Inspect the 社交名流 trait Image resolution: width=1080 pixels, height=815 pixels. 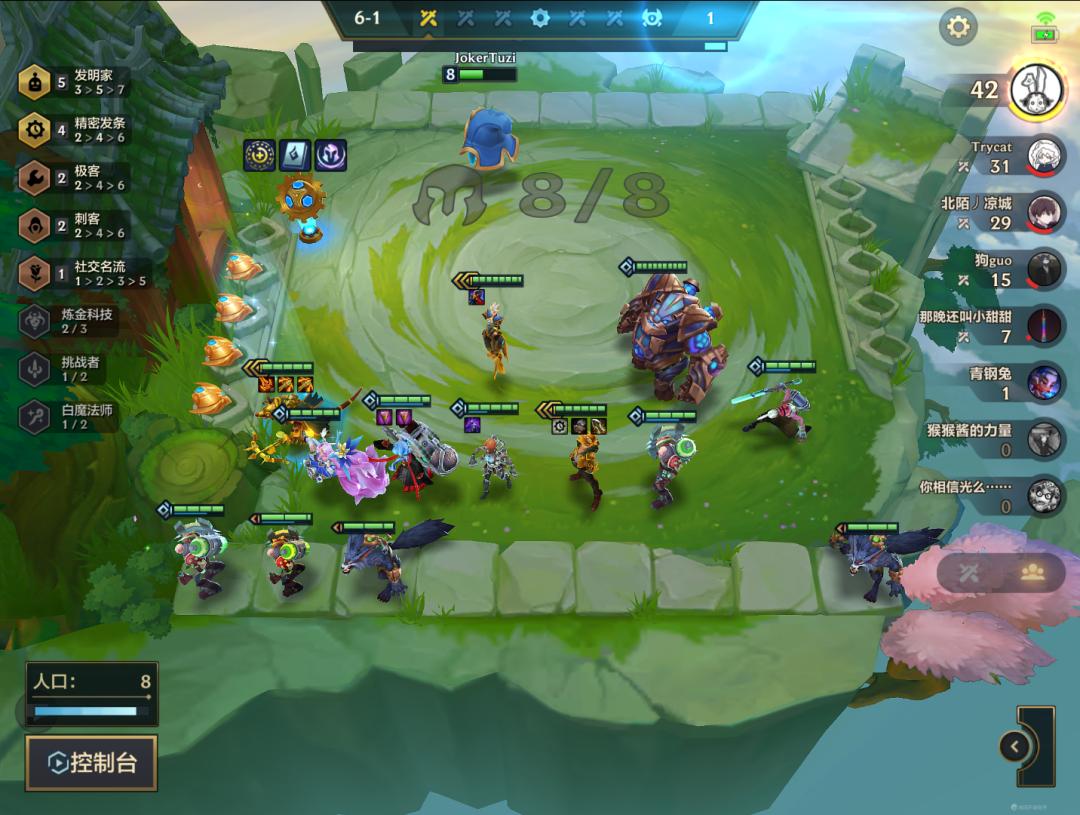pyautogui.click(x=36, y=273)
